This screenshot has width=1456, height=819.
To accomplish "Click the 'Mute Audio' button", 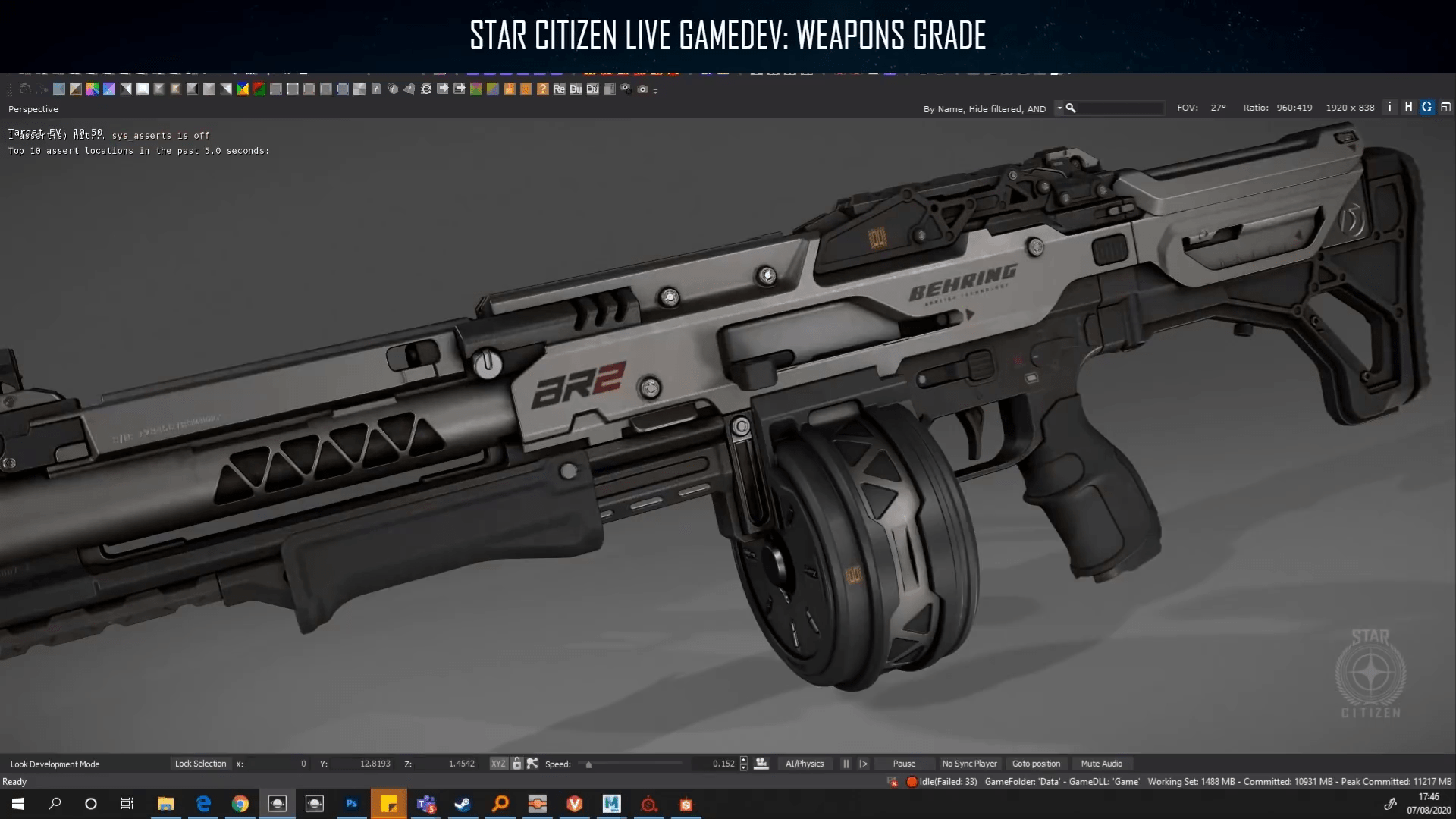I will pos(1102,764).
